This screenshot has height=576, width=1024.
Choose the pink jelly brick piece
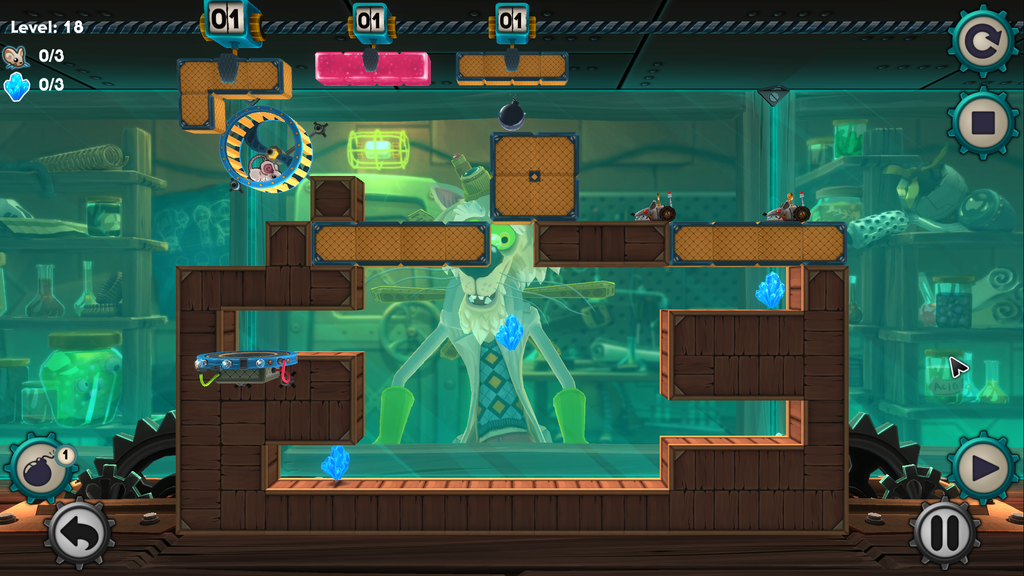coord(372,68)
